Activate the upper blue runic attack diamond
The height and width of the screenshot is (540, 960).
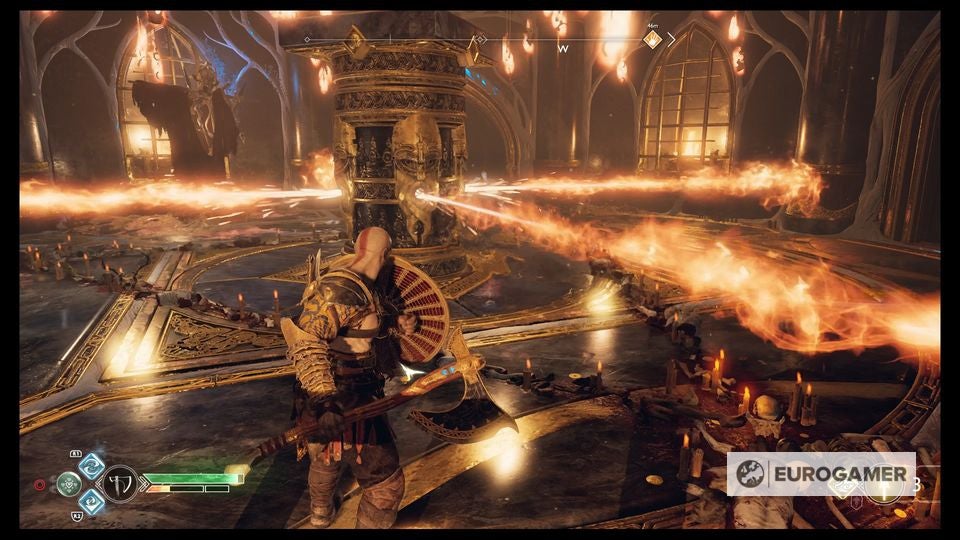[91, 465]
